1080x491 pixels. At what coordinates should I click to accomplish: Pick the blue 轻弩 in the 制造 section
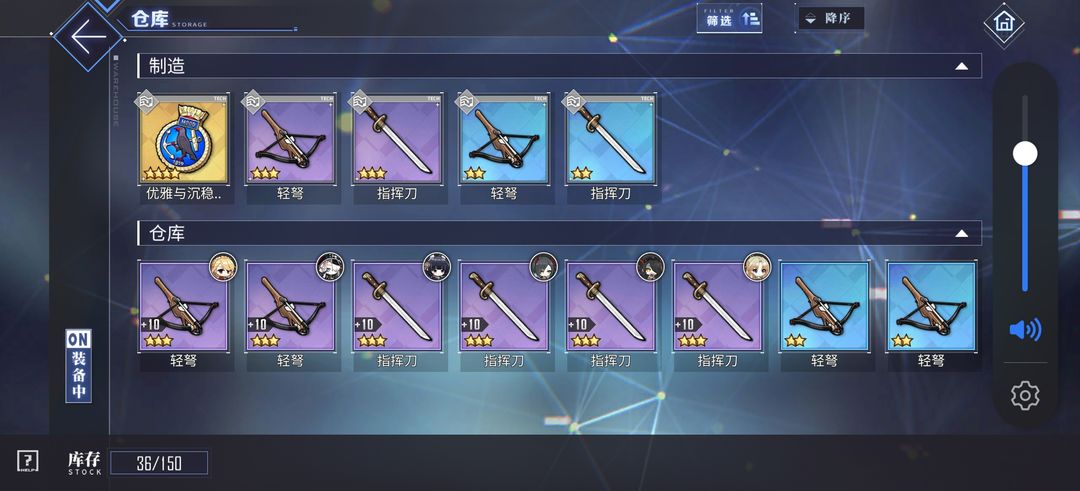(503, 141)
